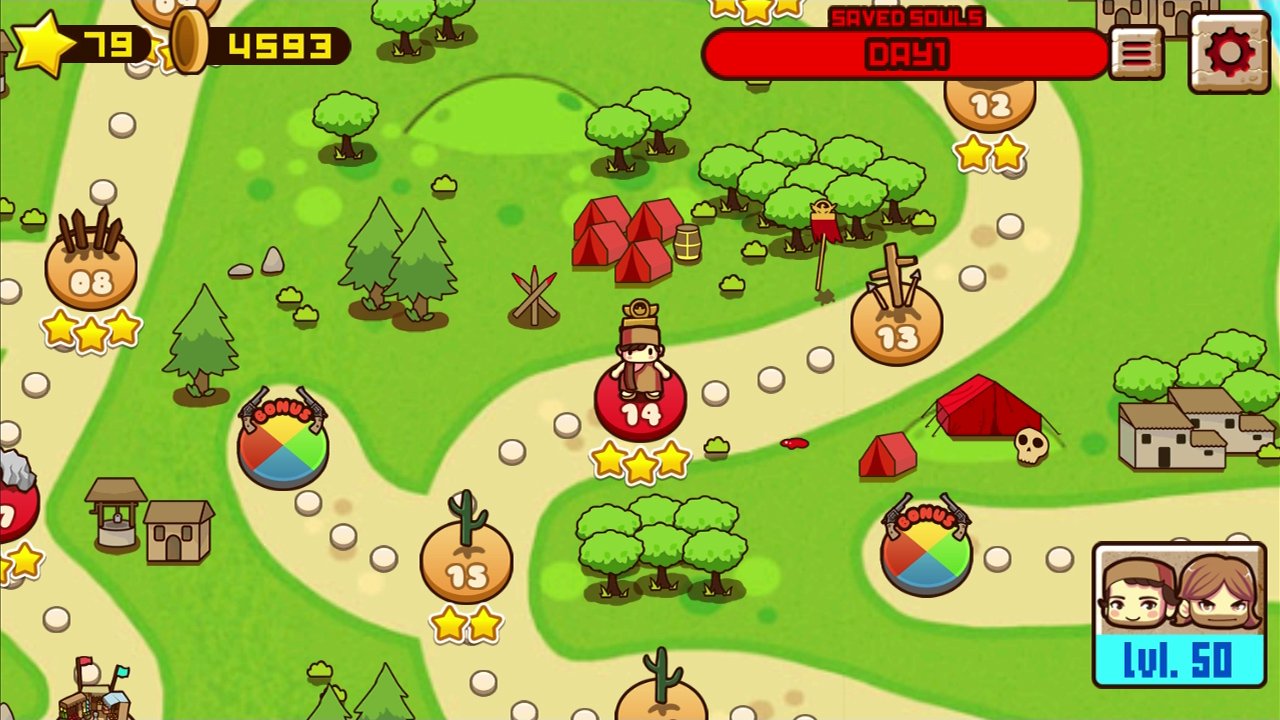Click the three stars below level 14
Screen dimensions: 1280x720
[x=640, y=460]
